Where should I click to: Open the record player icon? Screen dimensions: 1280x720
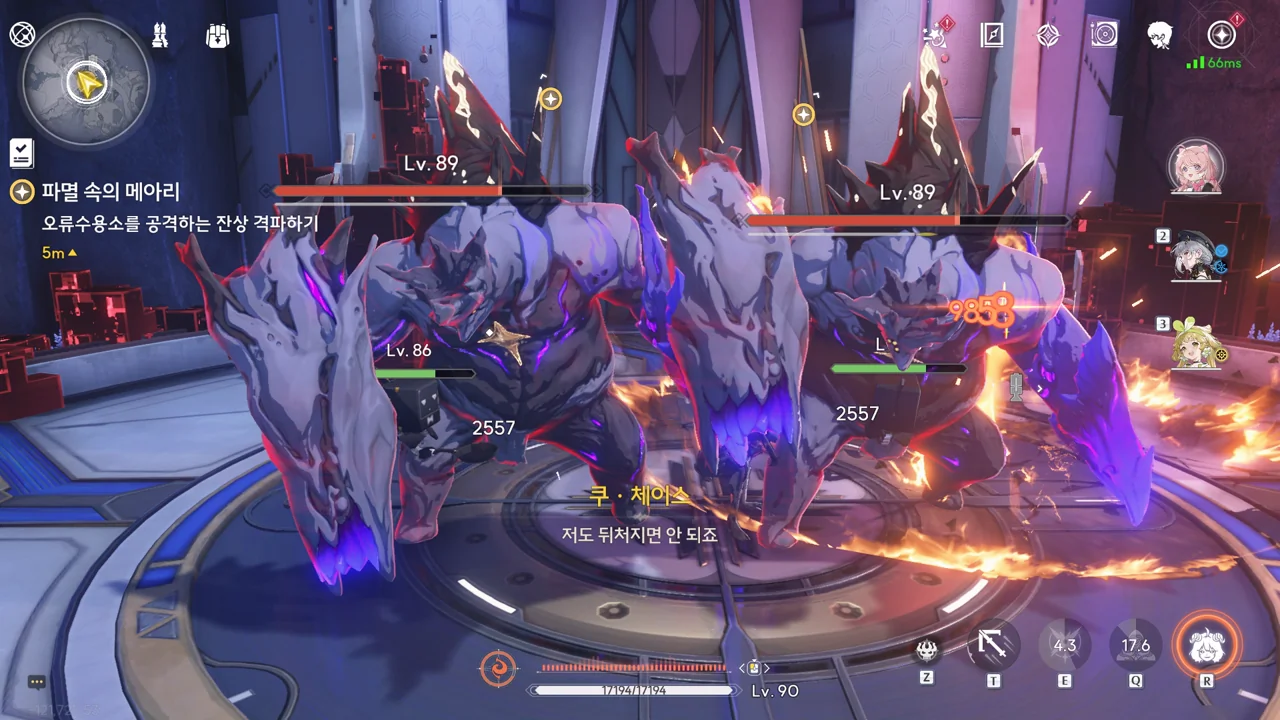[1104, 36]
